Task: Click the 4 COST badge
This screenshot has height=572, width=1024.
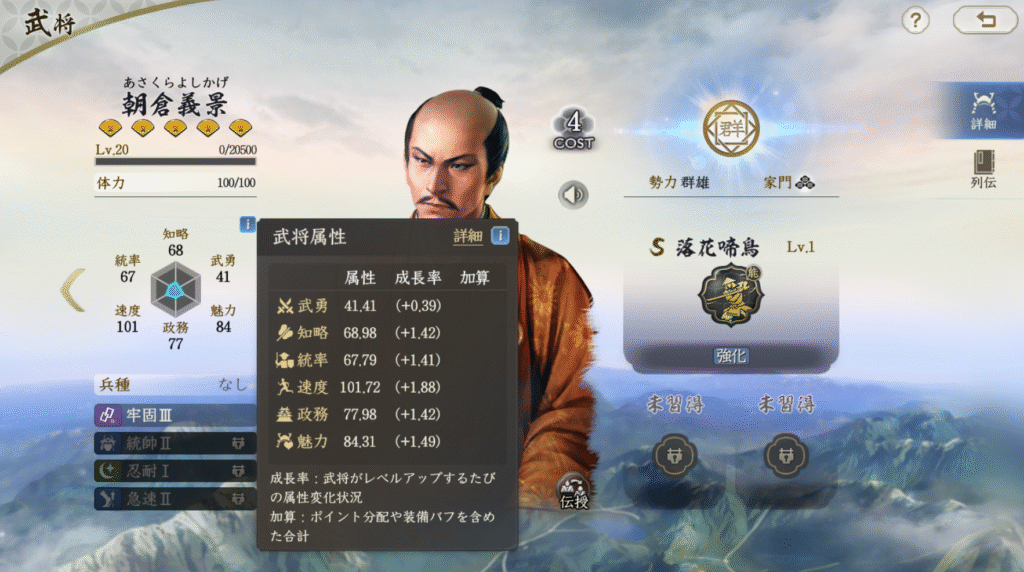Action: 573,130
